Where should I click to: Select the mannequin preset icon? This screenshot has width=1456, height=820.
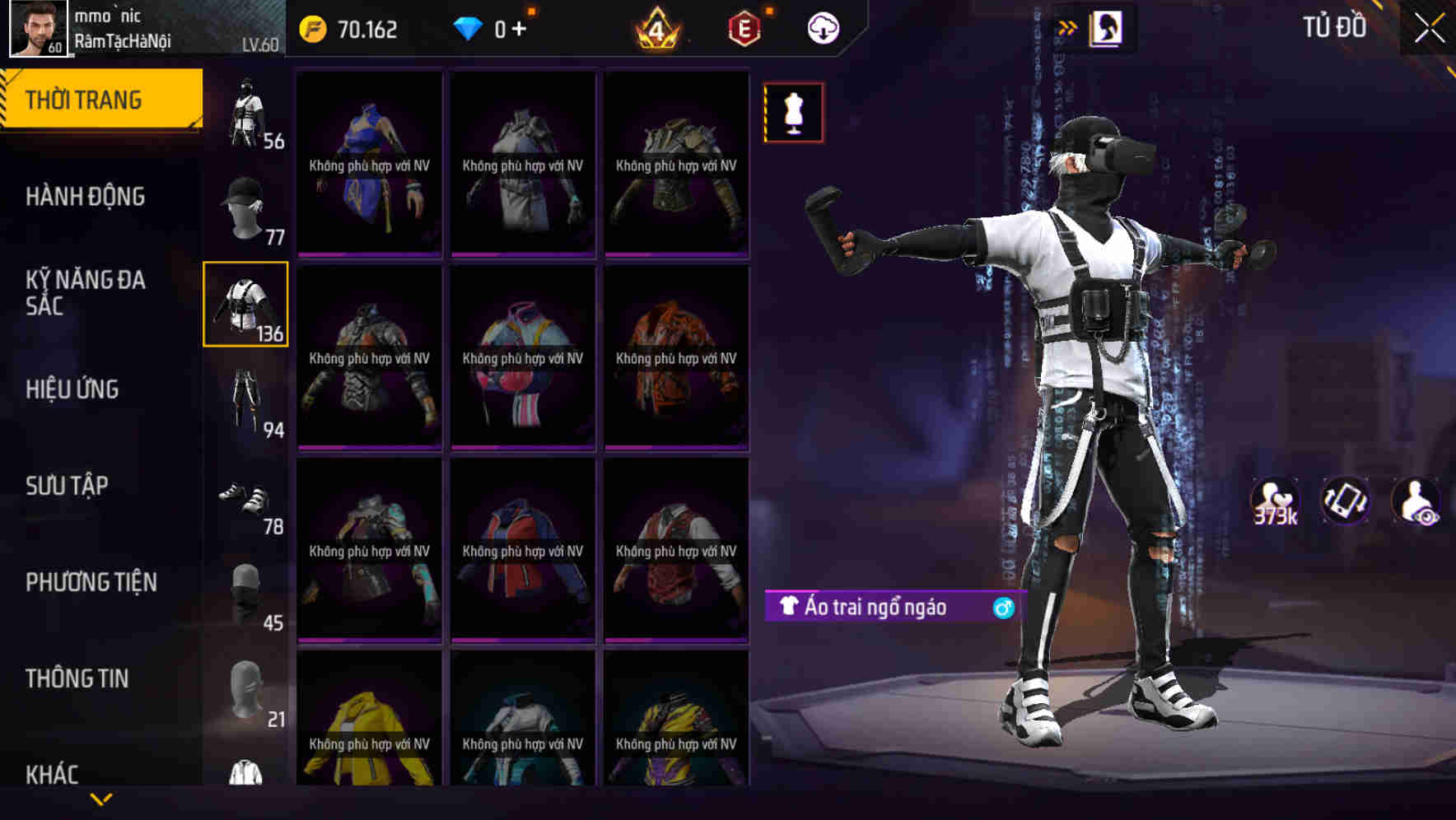click(x=793, y=113)
